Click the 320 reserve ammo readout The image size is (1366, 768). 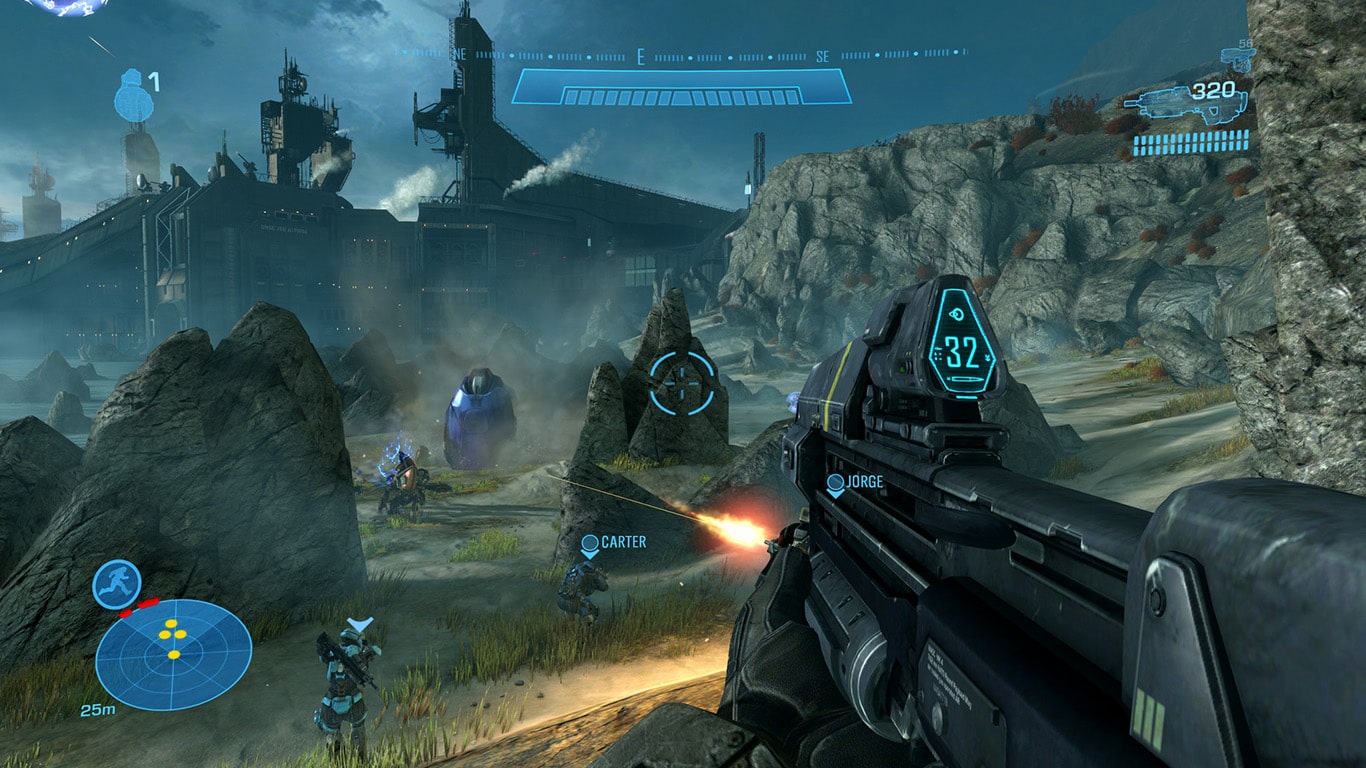pos(1212,89)
